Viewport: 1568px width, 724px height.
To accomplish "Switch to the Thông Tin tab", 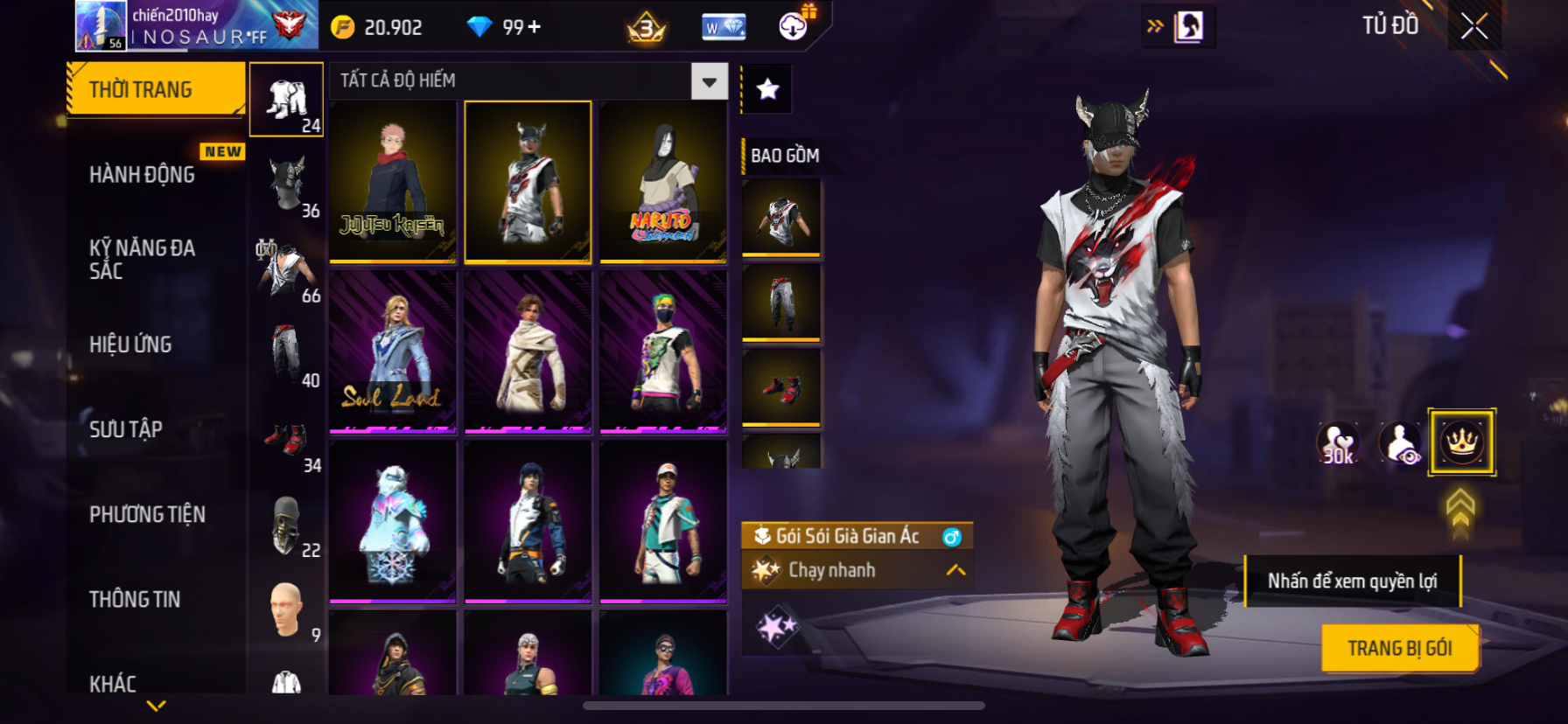I will 135,599.
